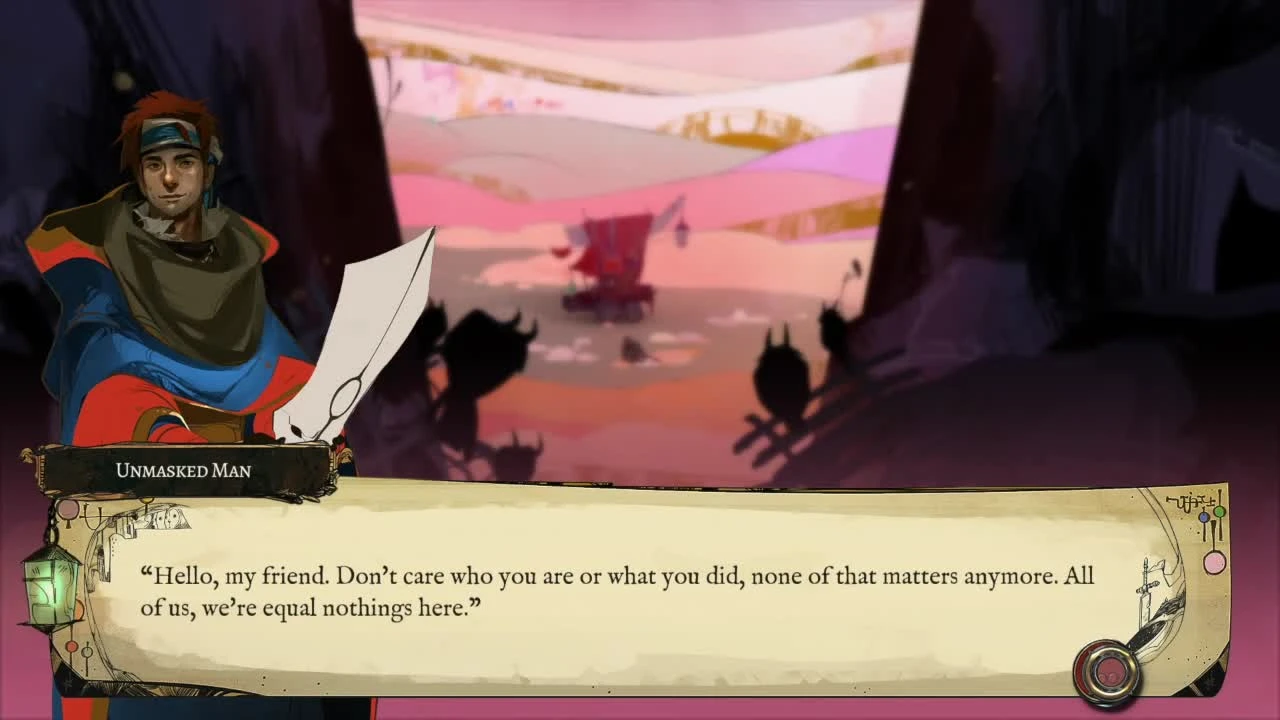Select the large pink circle swatch
This screenshot has width=1280, height=720.
(1214, 563)
